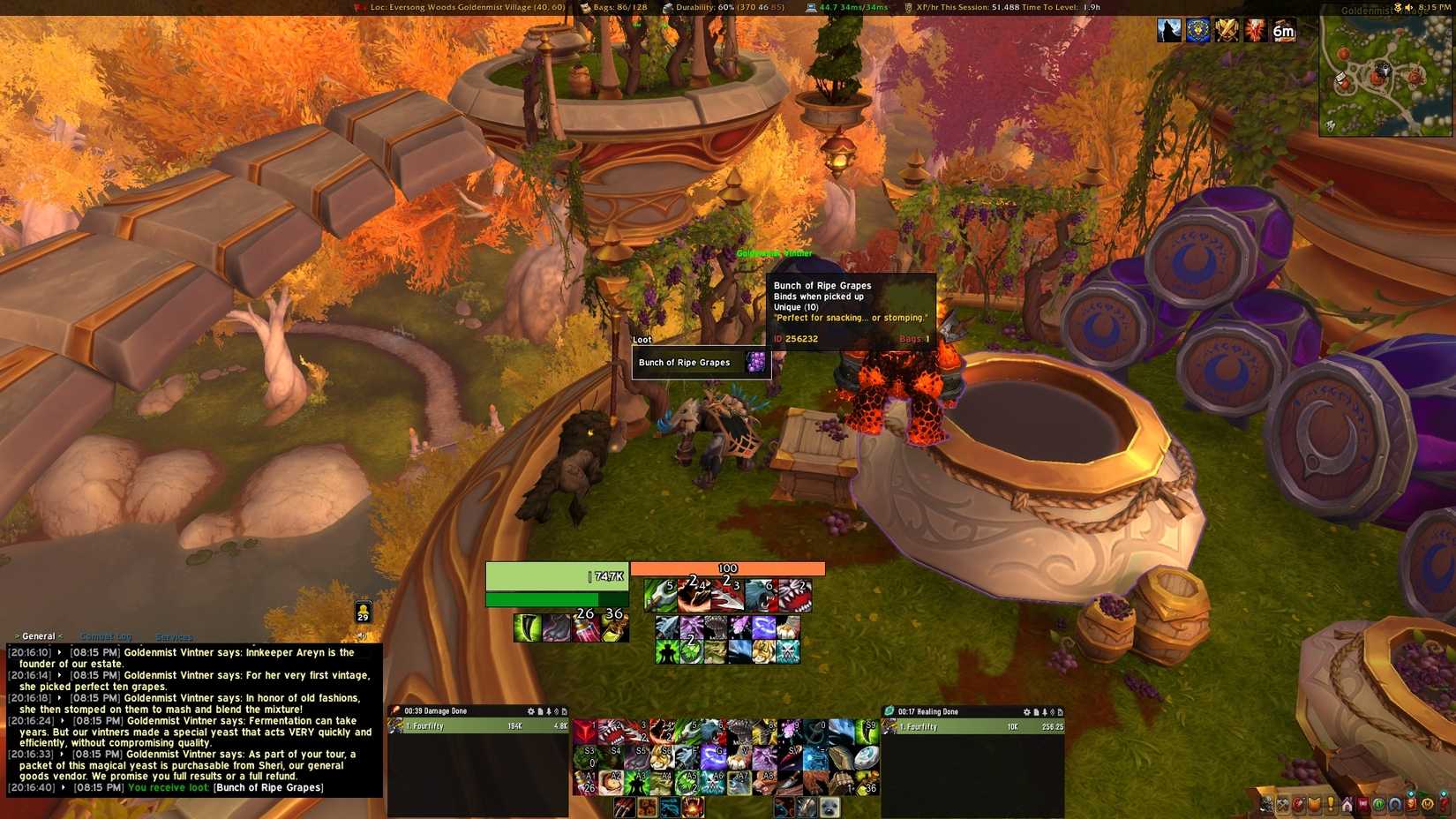Use the seal pet ability icon

pos(829,808)
